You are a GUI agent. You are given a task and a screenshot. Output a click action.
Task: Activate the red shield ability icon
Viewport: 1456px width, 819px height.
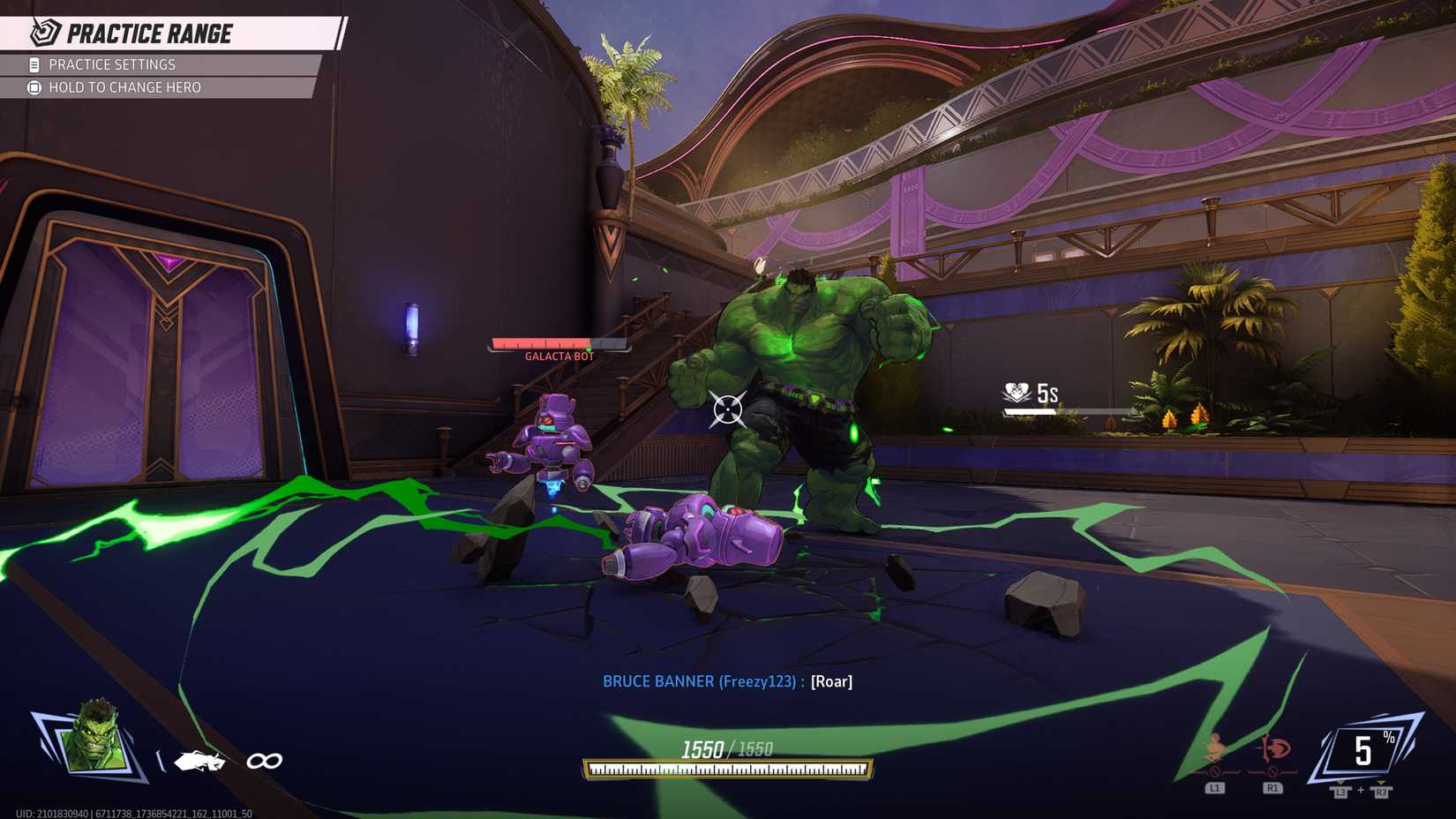pyautogui.click(x=1272, y=749)
